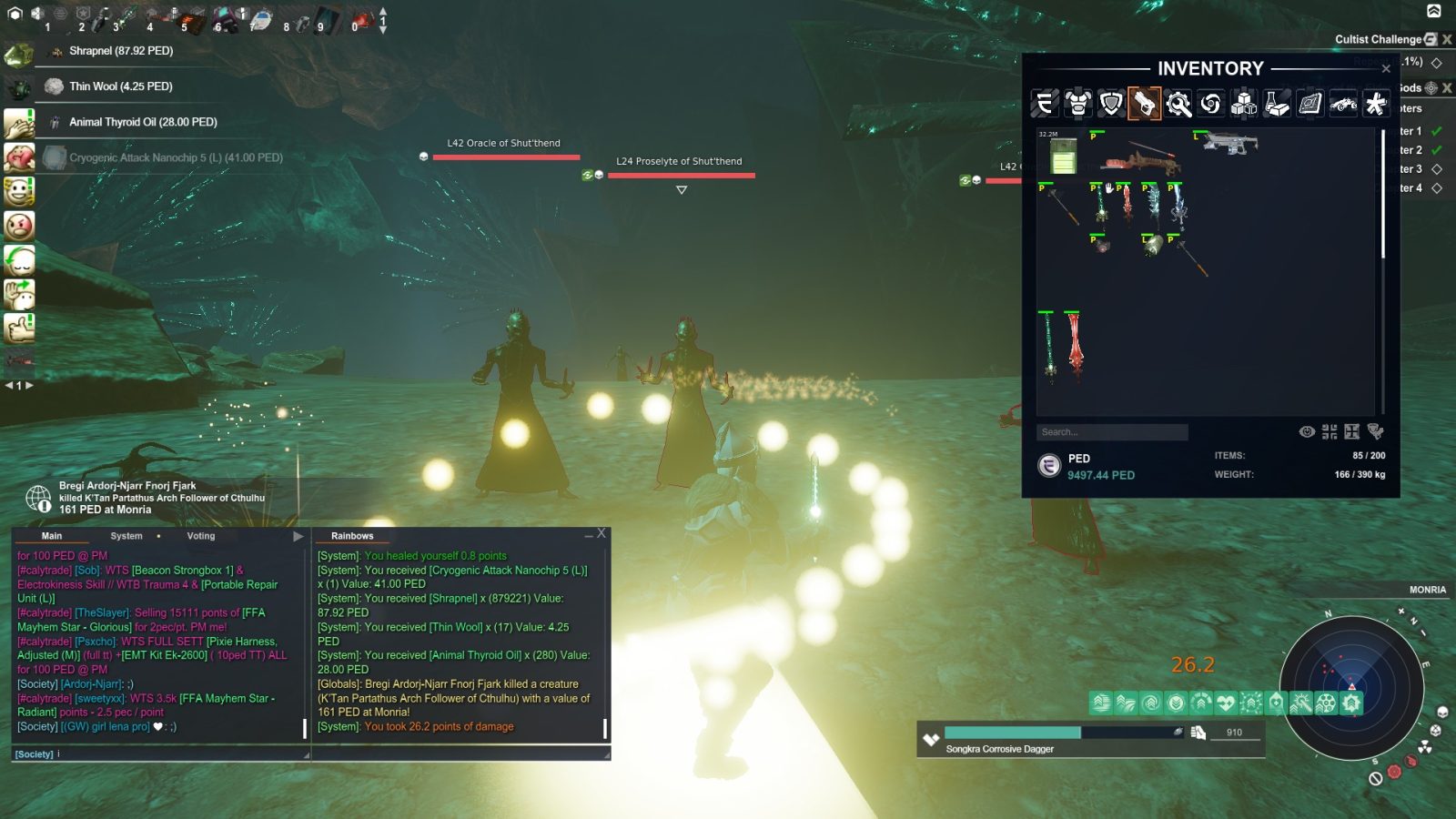This screenshot has height=819, width=1456.
Task: Toggle the eye visibility filter near the search bar
Action: coord(1308,431)
